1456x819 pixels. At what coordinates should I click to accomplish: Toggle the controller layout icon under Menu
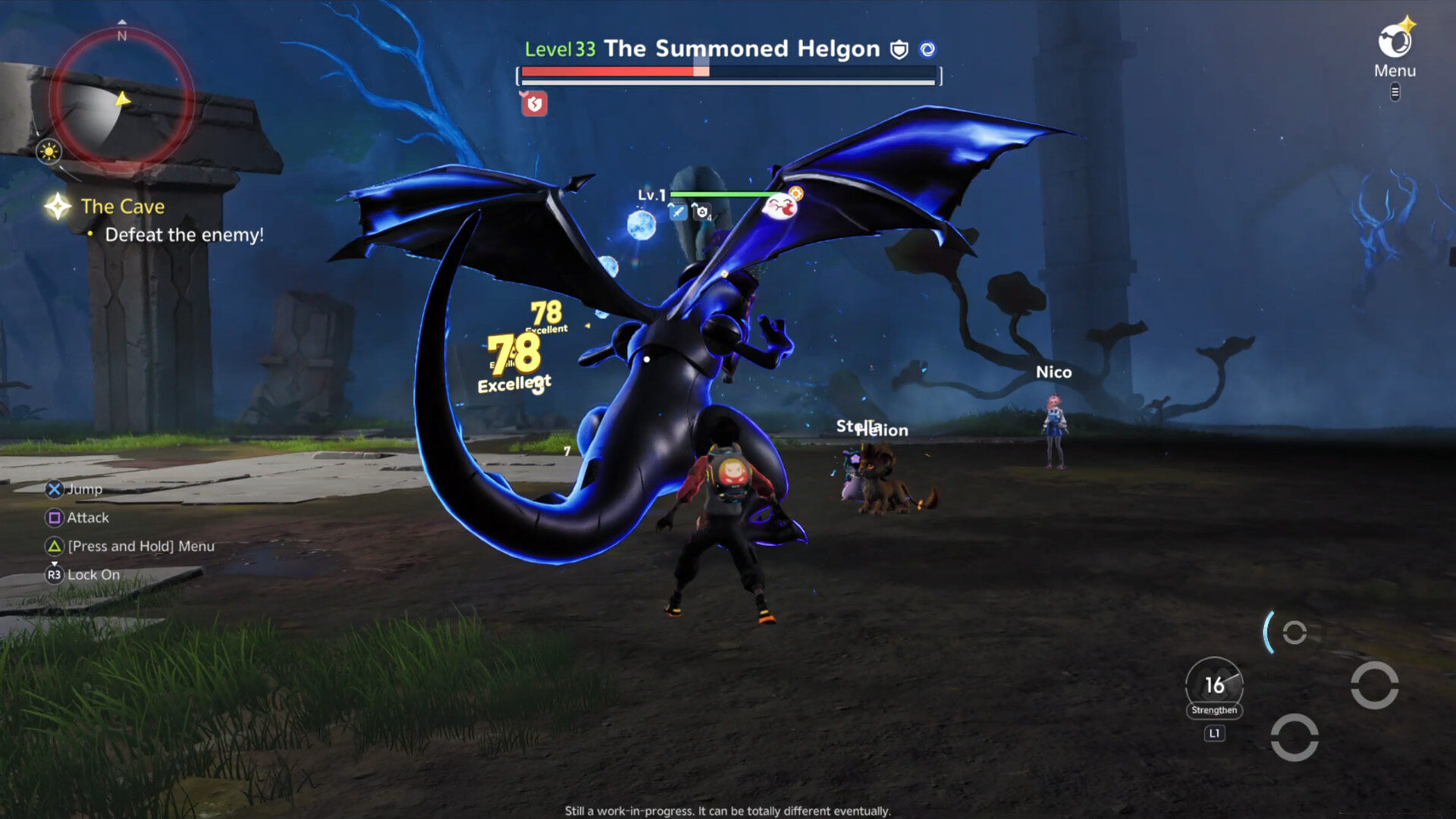[1395, 93]
